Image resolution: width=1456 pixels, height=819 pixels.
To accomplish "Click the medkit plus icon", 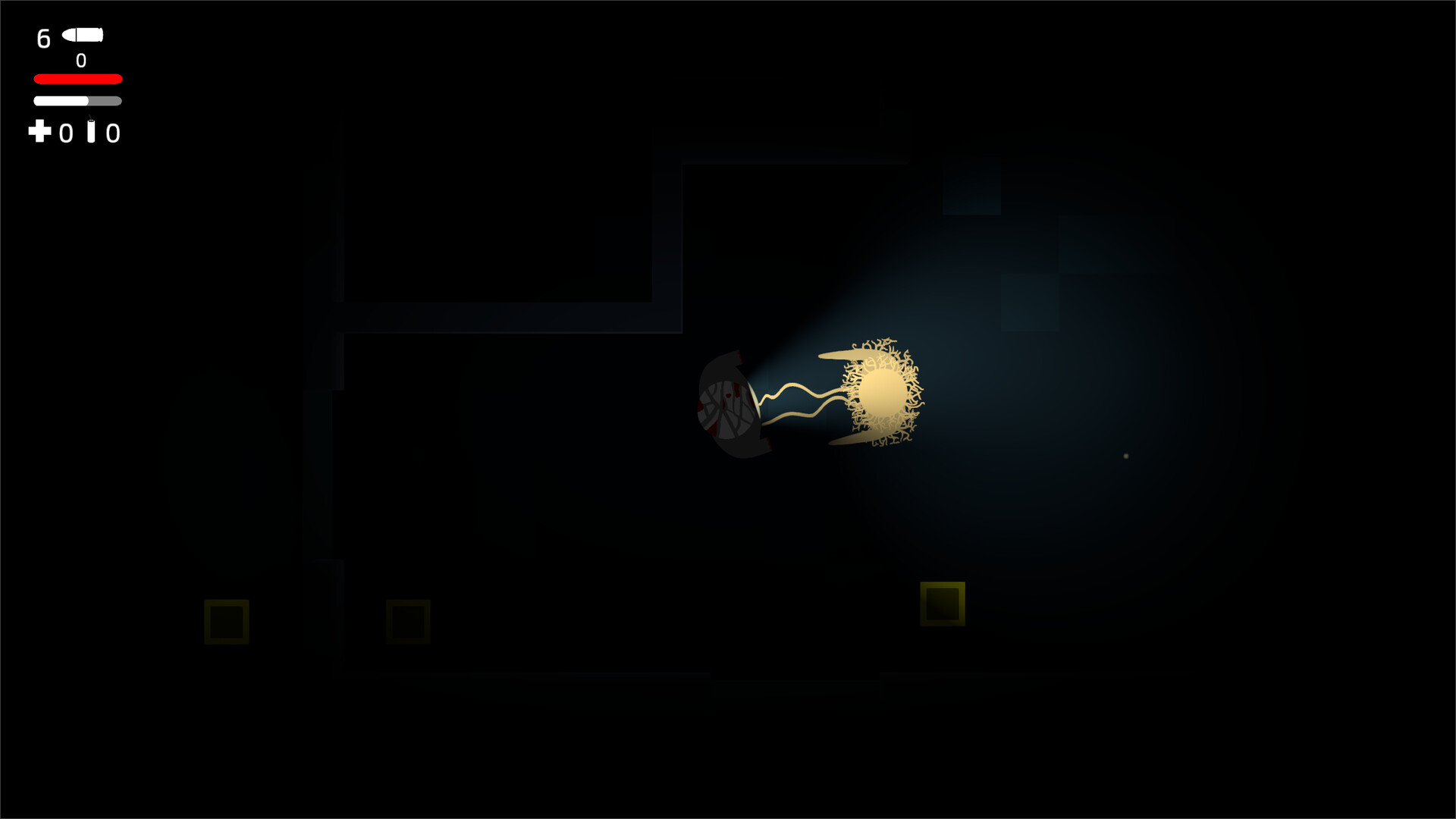I will click(39, 133).
